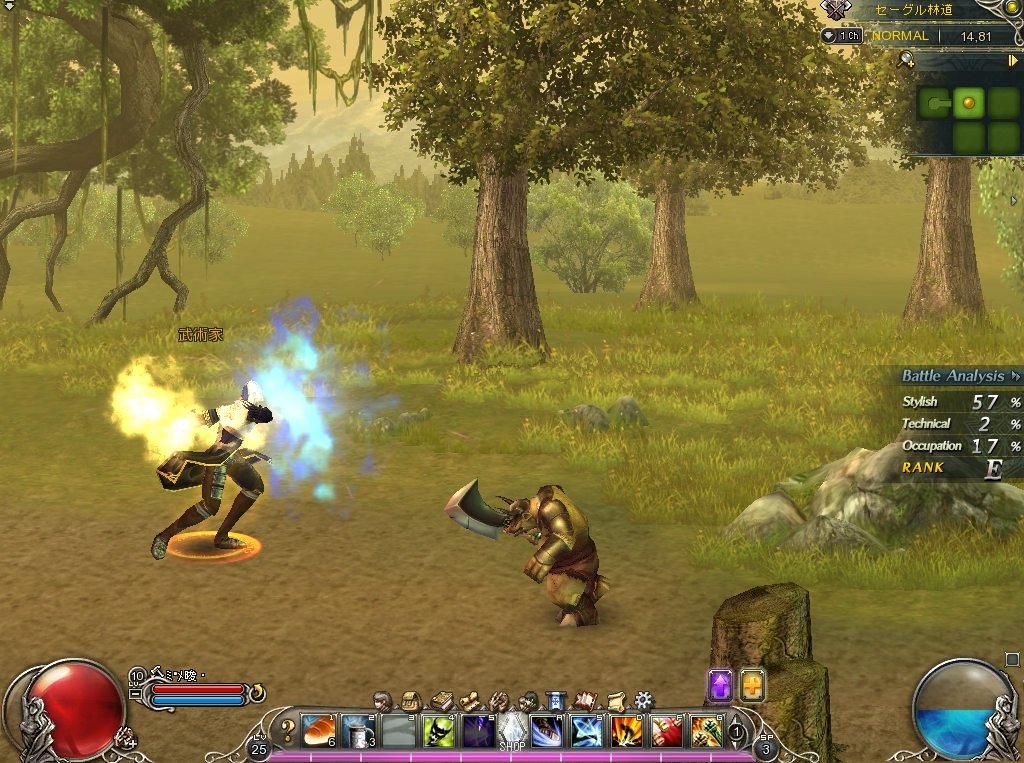Open the gear settings icon
This screenshot has width=1024, height=763.
(x=644, y=700)
